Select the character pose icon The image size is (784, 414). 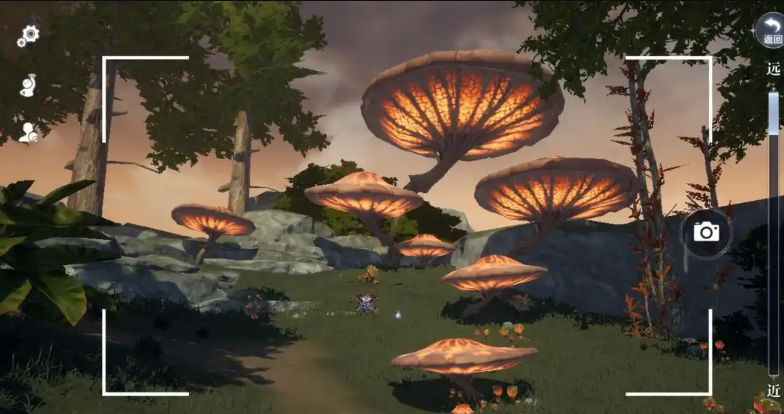(28, 85)
